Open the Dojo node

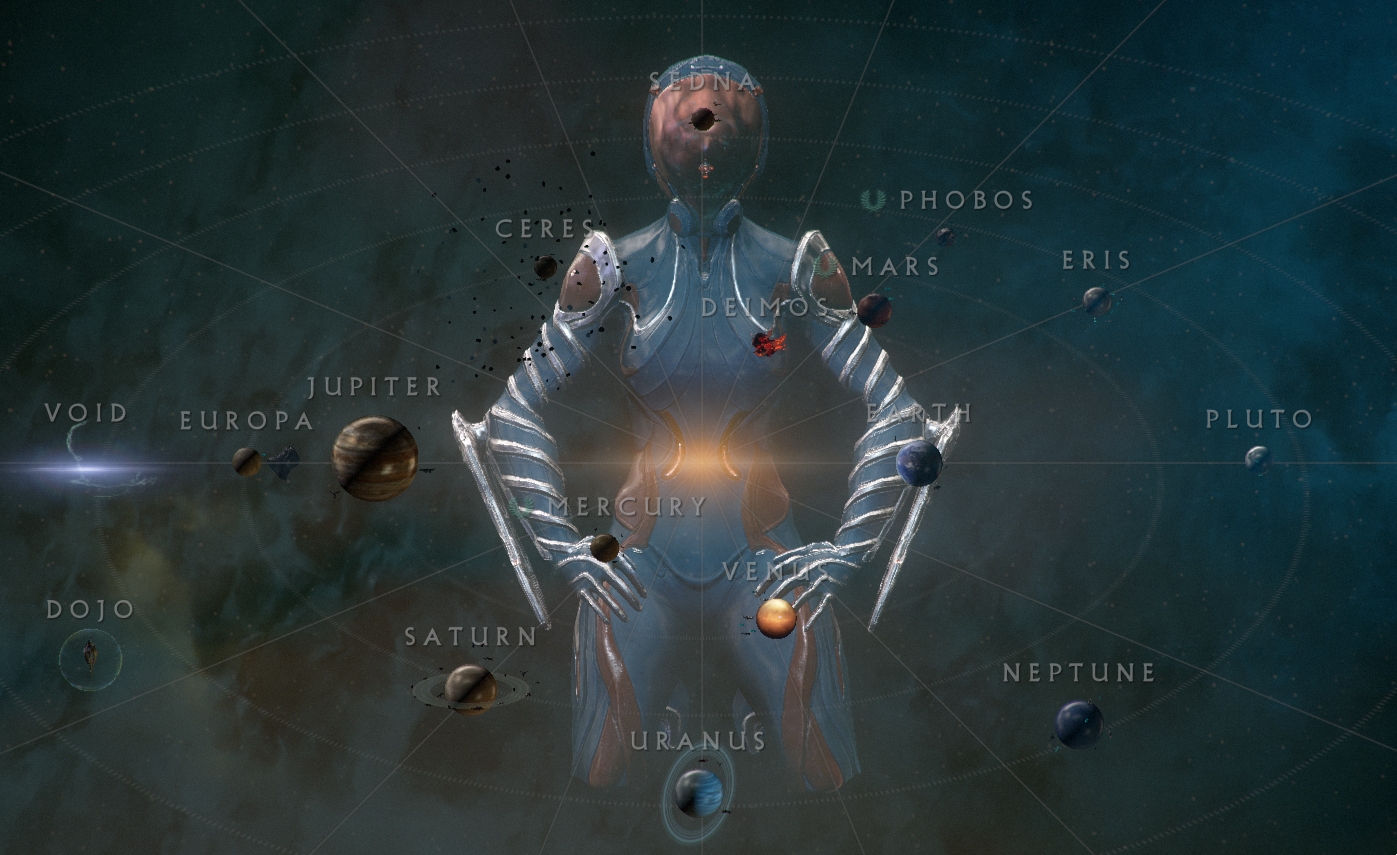coord(90,657)
